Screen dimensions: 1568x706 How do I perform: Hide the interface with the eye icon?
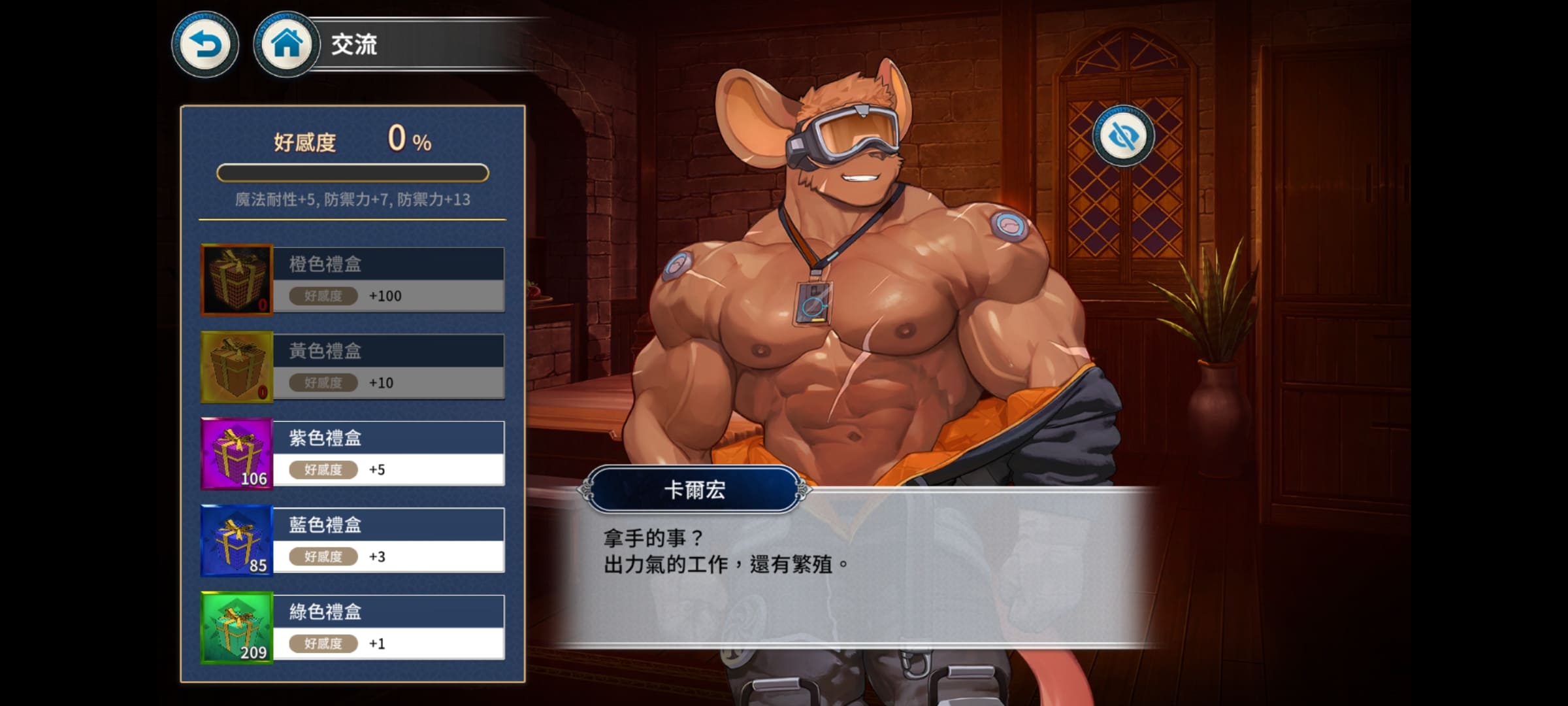pos(1123,136)
